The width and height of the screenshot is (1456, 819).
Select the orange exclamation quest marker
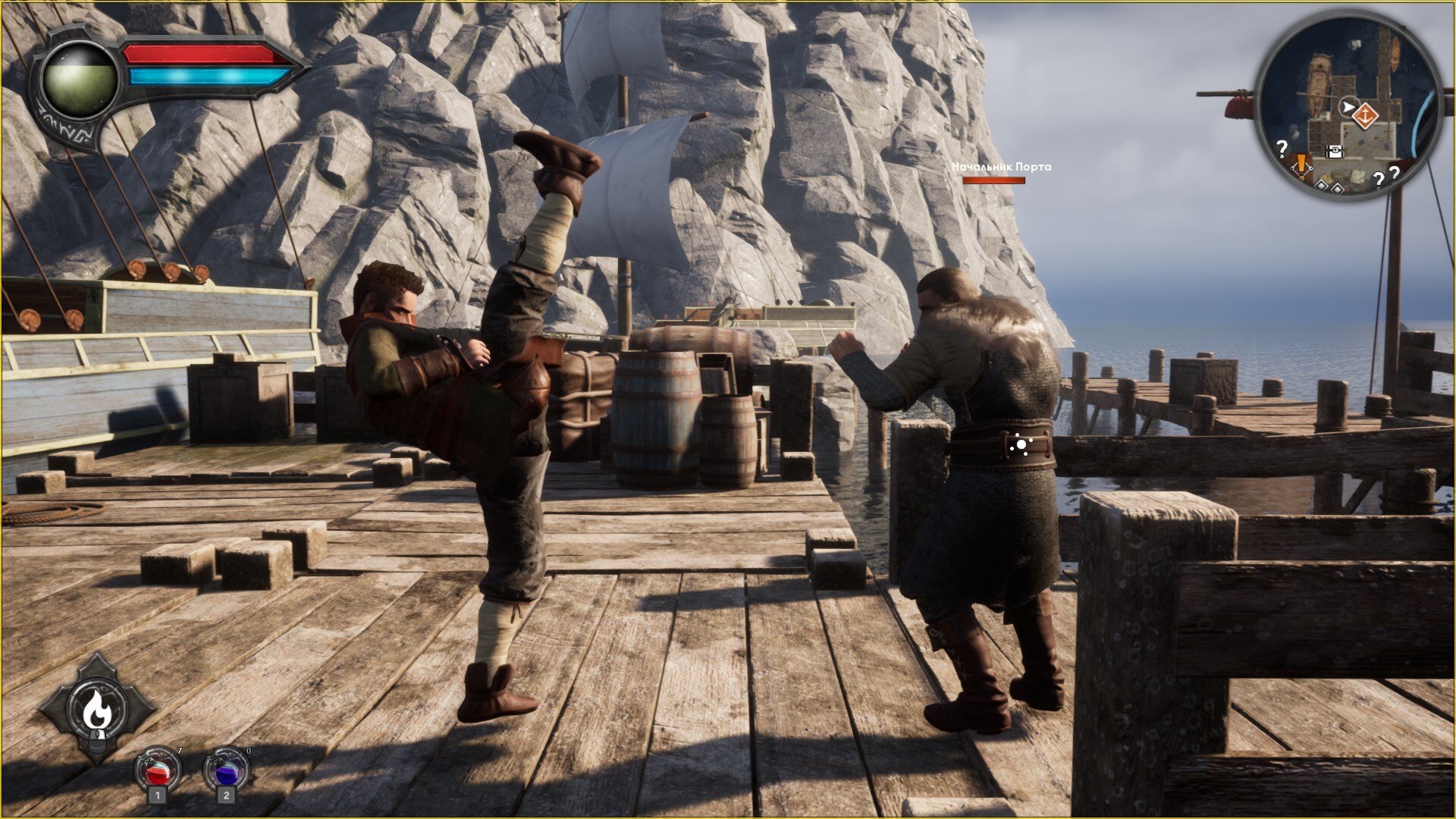point(1302,163)
